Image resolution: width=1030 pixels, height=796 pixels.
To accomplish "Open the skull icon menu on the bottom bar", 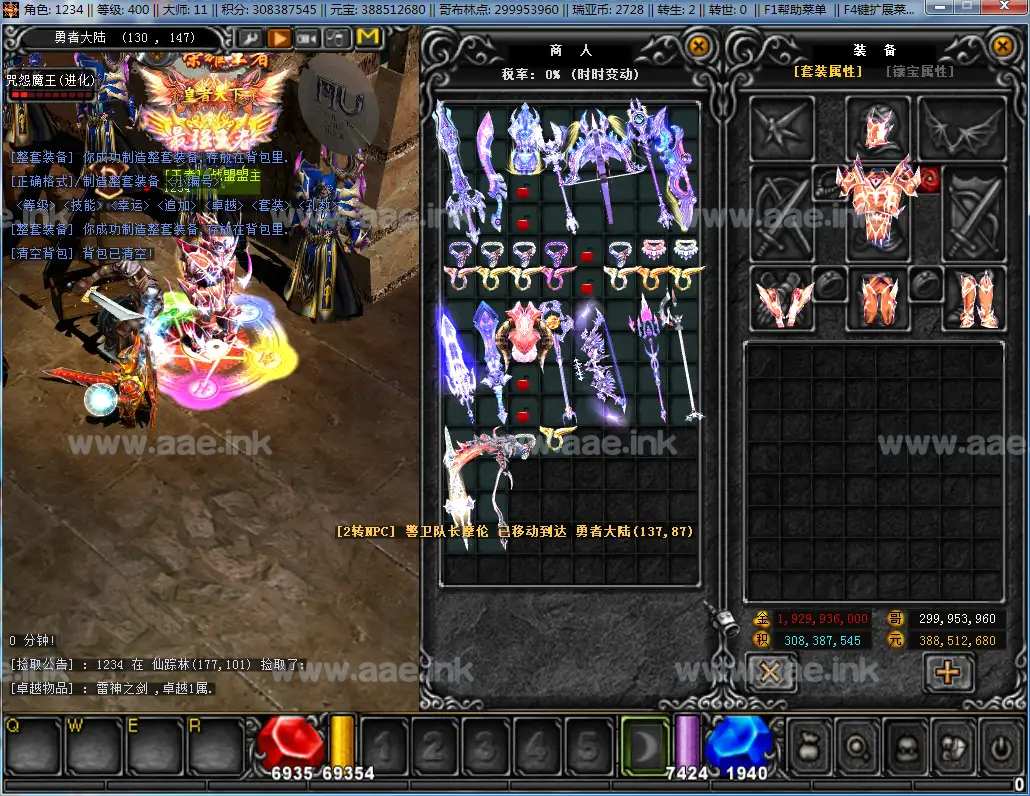I will [x=904, y=746].
